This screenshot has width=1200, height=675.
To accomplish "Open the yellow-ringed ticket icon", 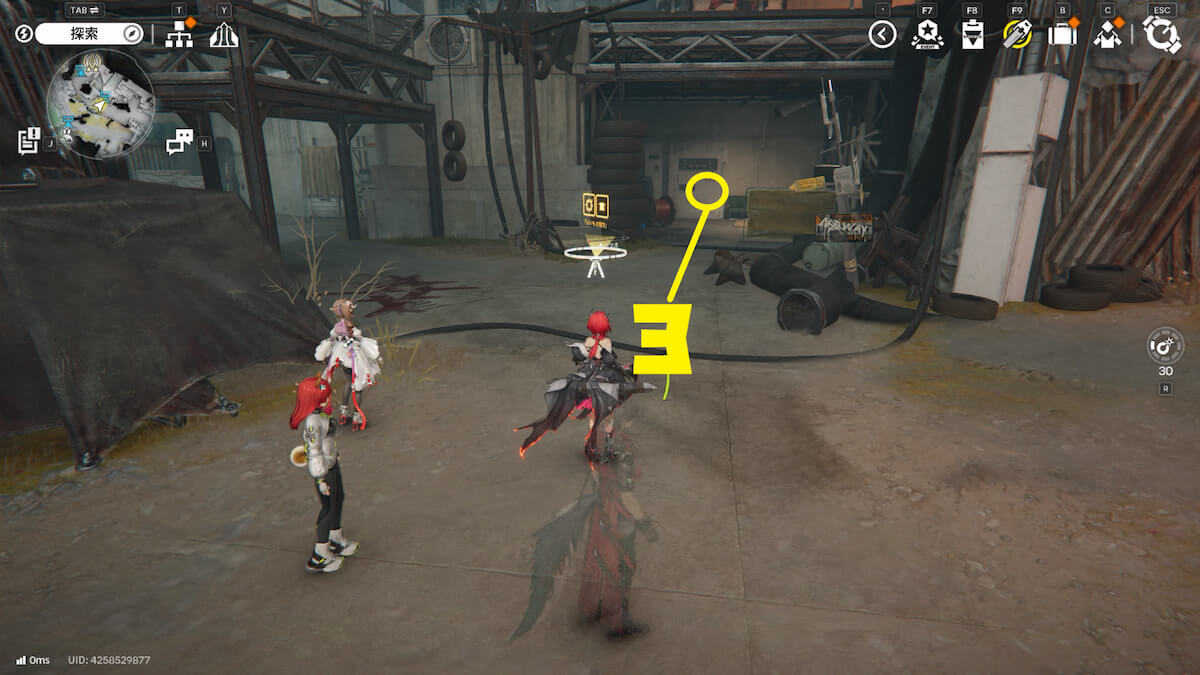I will 1017,35.
